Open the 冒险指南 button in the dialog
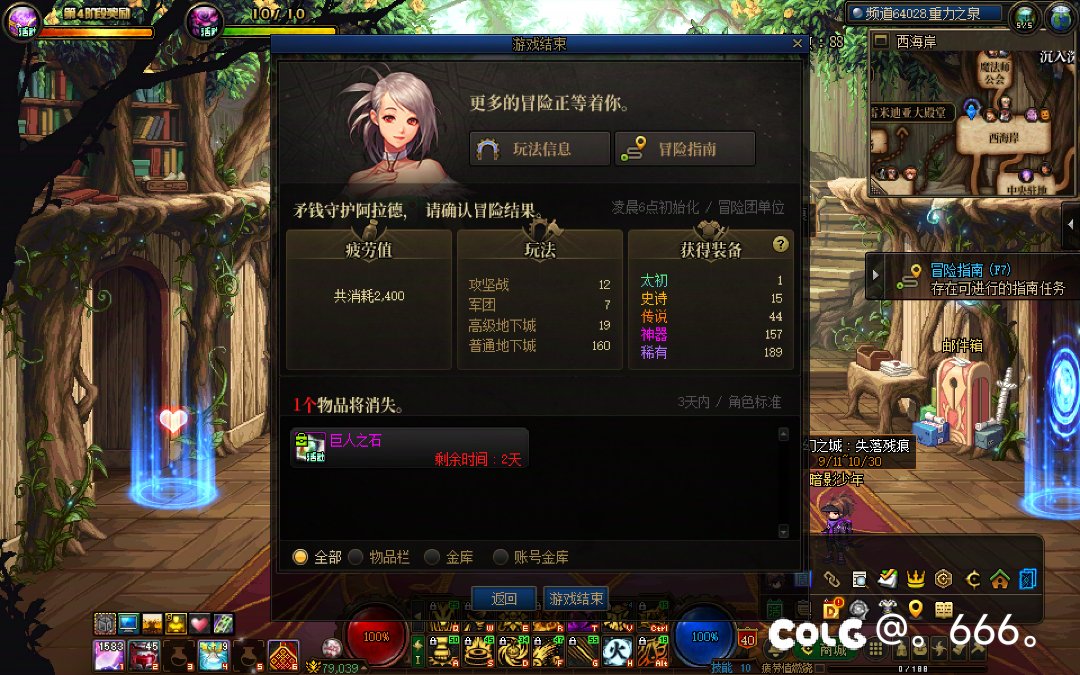The width and height of the screenshot is (1080, 675). (x=685, y=149)
